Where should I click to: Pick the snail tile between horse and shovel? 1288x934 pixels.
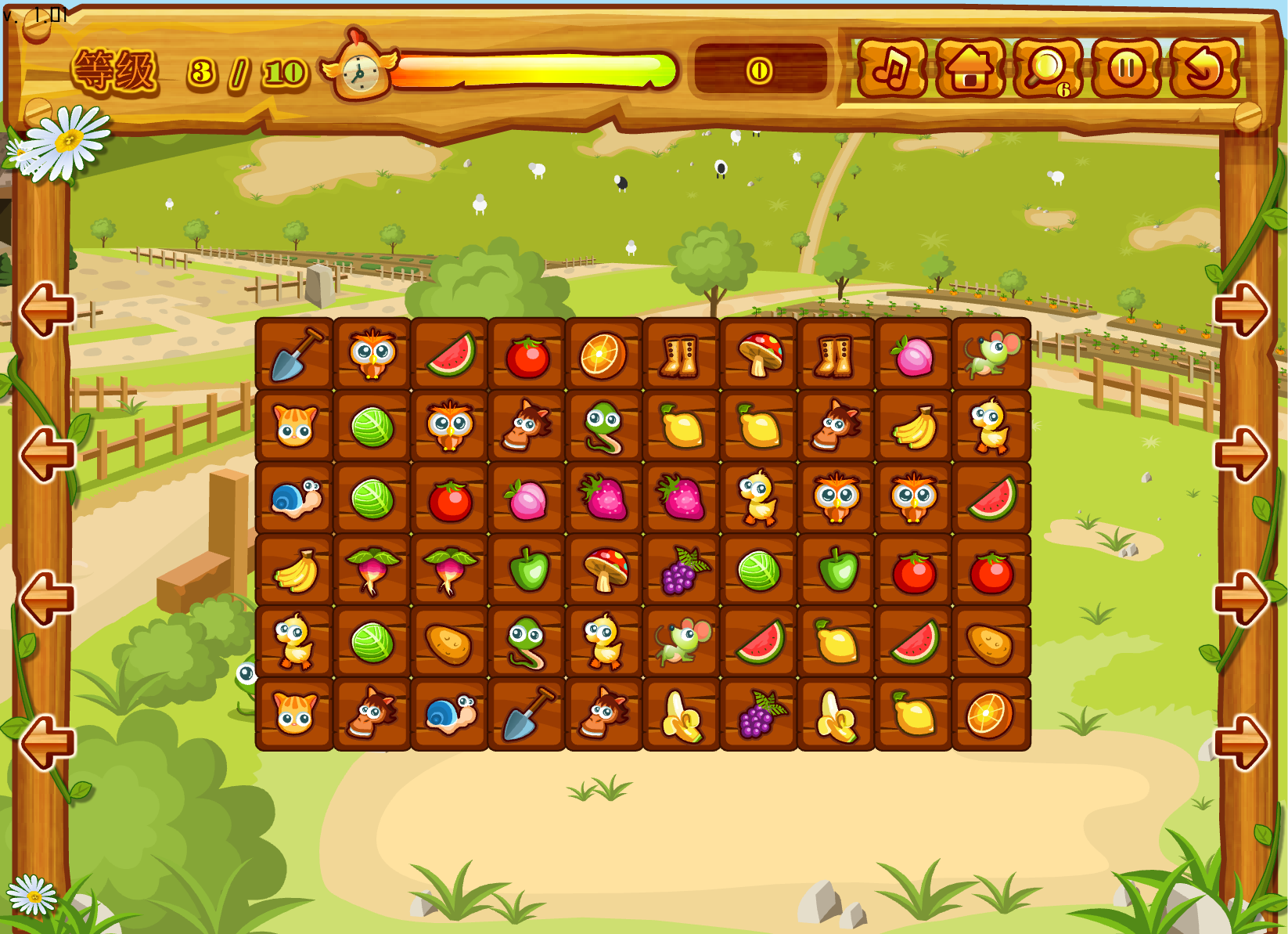pyautogui.click(x=450, y=715)
